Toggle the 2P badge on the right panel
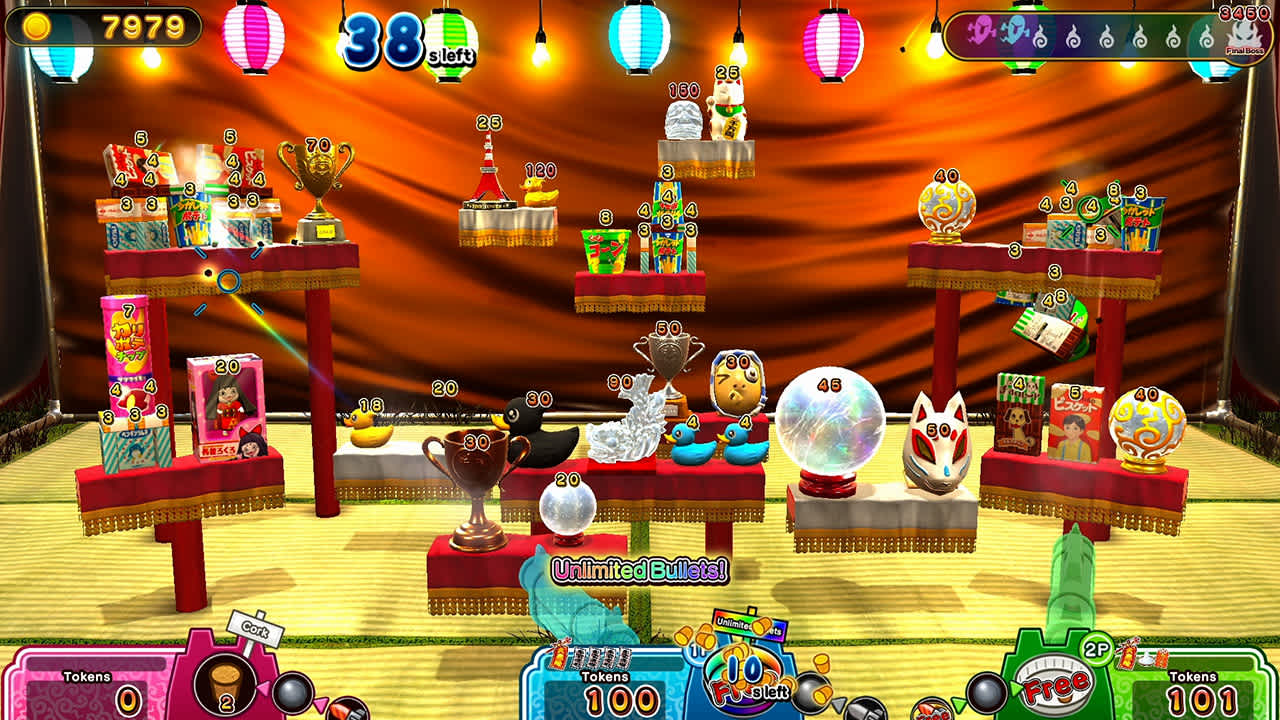 point(1096,648)
